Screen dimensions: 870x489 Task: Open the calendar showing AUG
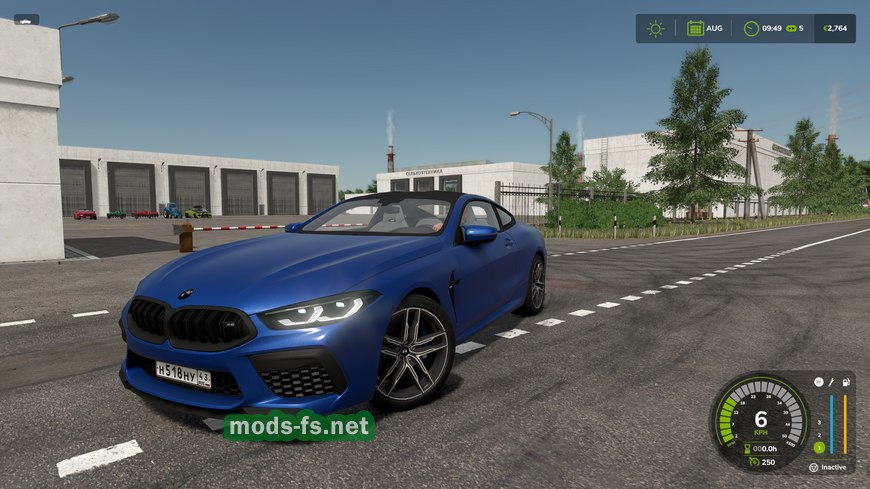click(695, 28)
